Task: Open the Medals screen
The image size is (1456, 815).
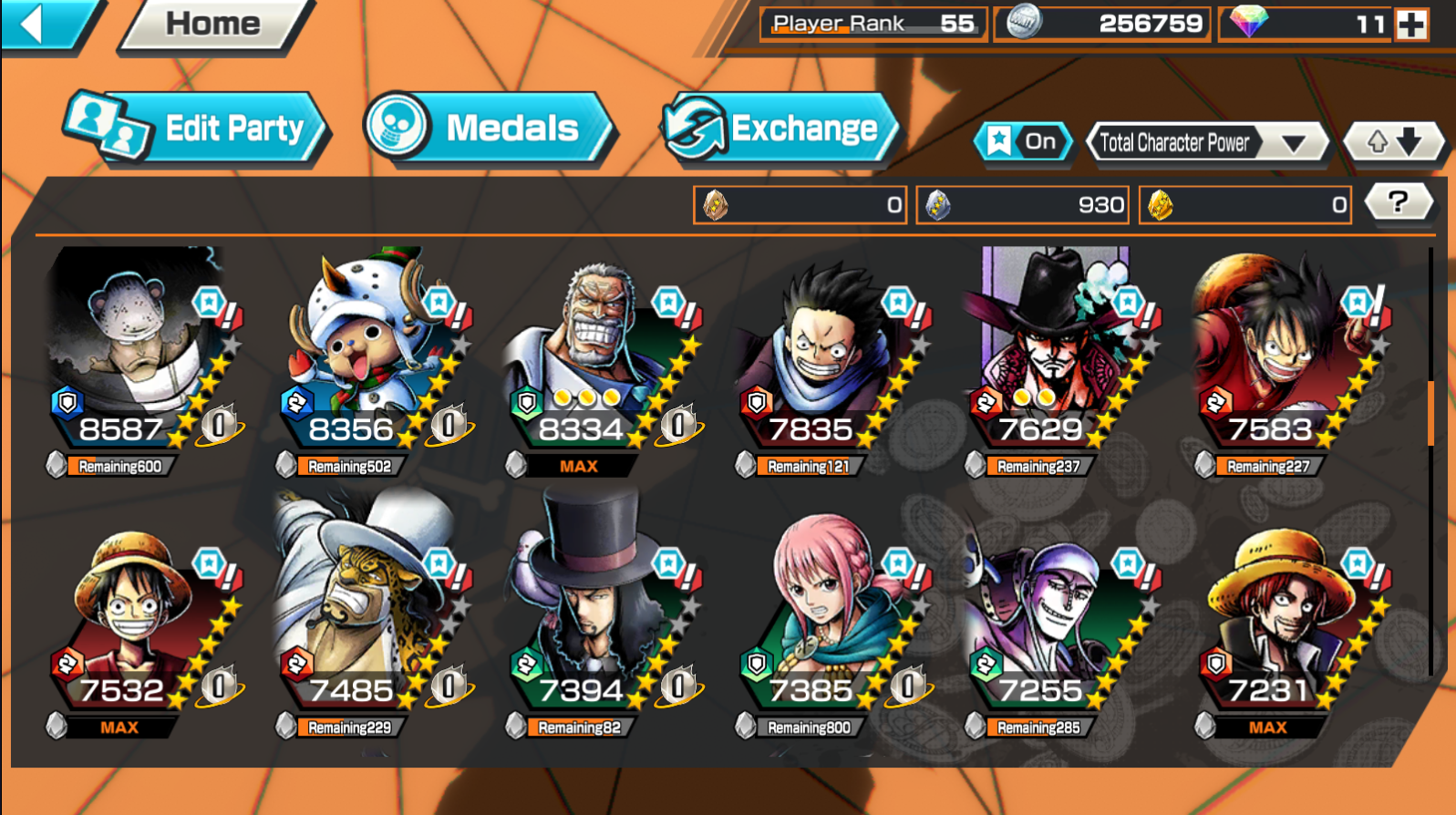Action: pos(497,128)
